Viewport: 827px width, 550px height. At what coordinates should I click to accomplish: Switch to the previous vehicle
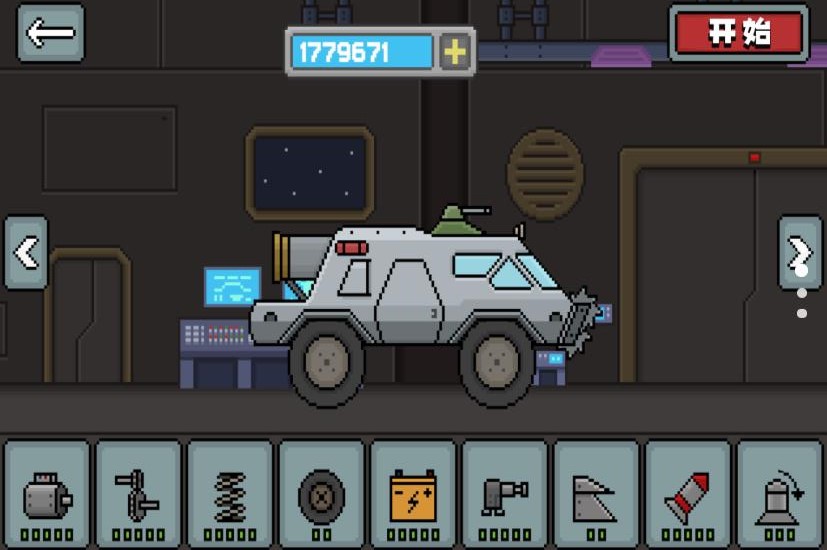click(x=26, y=253)
